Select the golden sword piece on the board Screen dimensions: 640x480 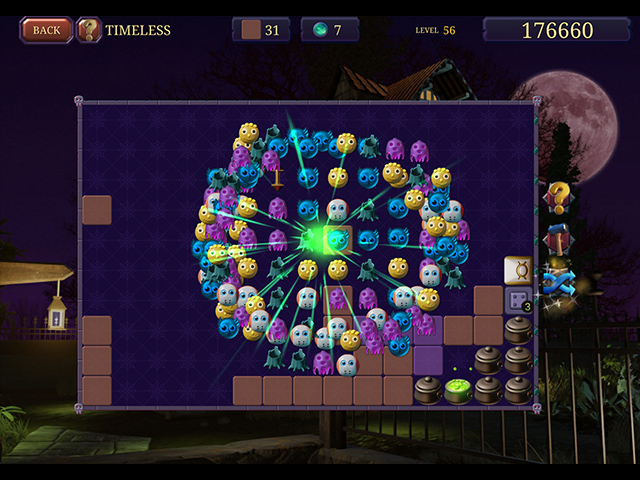pyautogui.click(x=277, y=178)
